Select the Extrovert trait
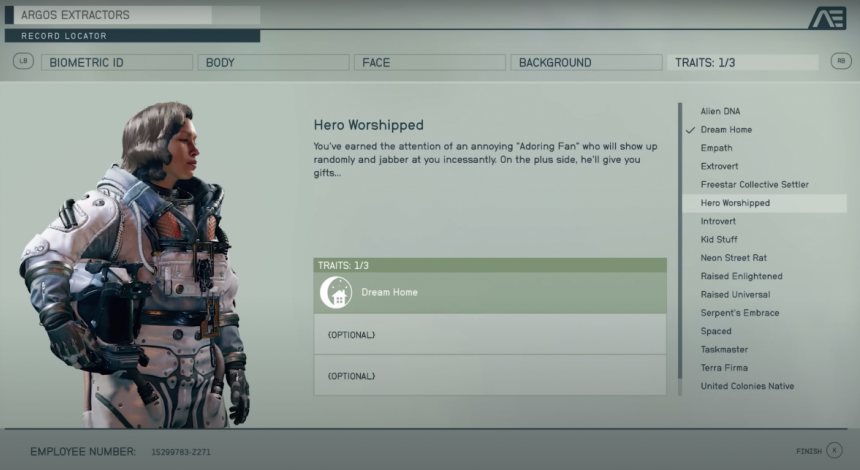This screenshot has height=470, width=860. coord(719,166)
